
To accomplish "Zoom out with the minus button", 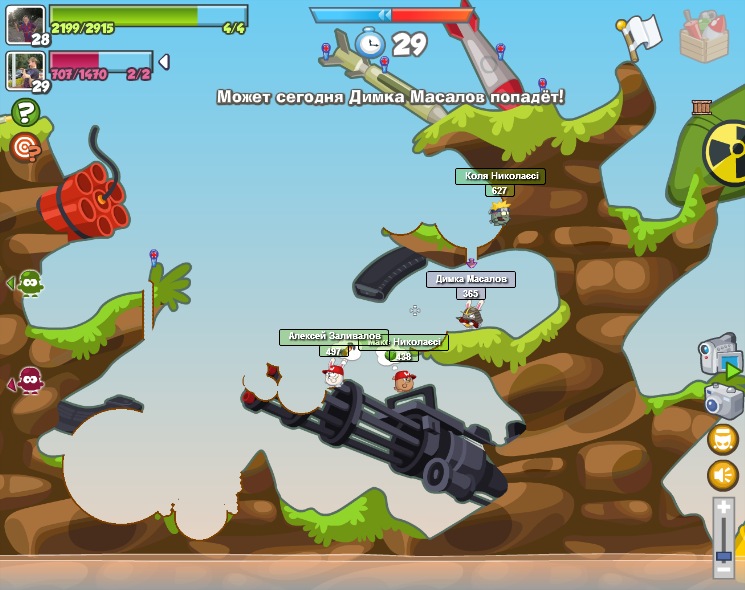I will point(723,570).
